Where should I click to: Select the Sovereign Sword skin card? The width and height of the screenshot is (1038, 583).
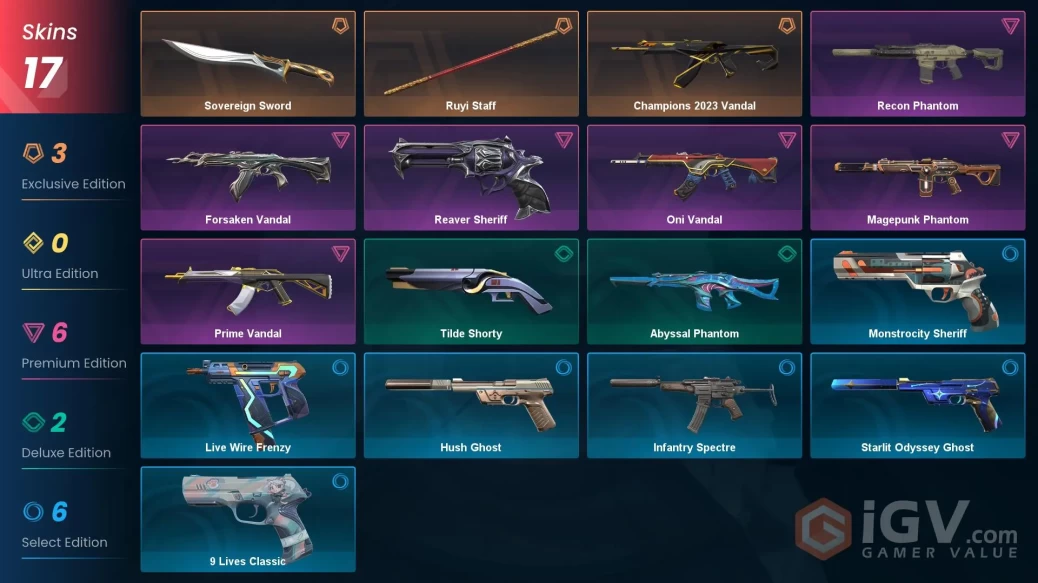248,64
